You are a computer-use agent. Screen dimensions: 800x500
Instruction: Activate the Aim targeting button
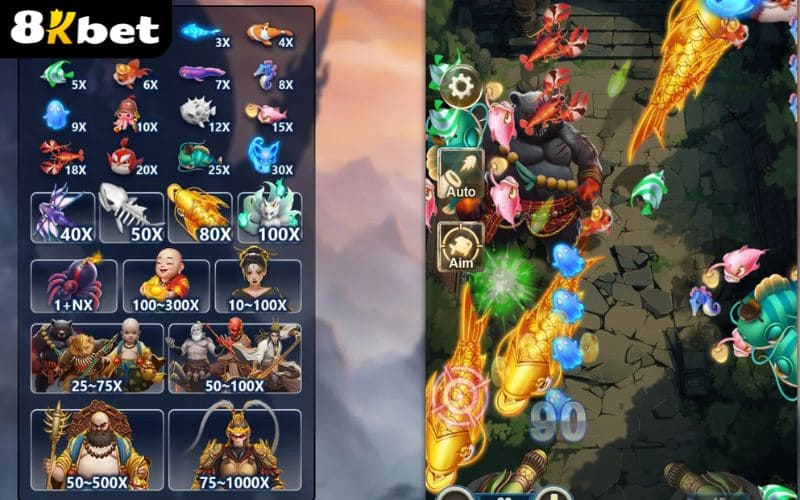pos(461,246)
